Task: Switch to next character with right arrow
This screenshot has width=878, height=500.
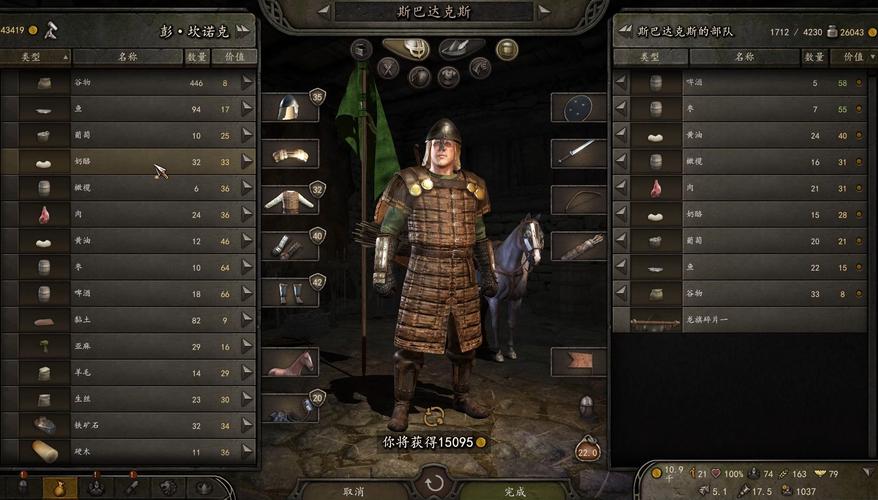Action: tap(543, 12)
